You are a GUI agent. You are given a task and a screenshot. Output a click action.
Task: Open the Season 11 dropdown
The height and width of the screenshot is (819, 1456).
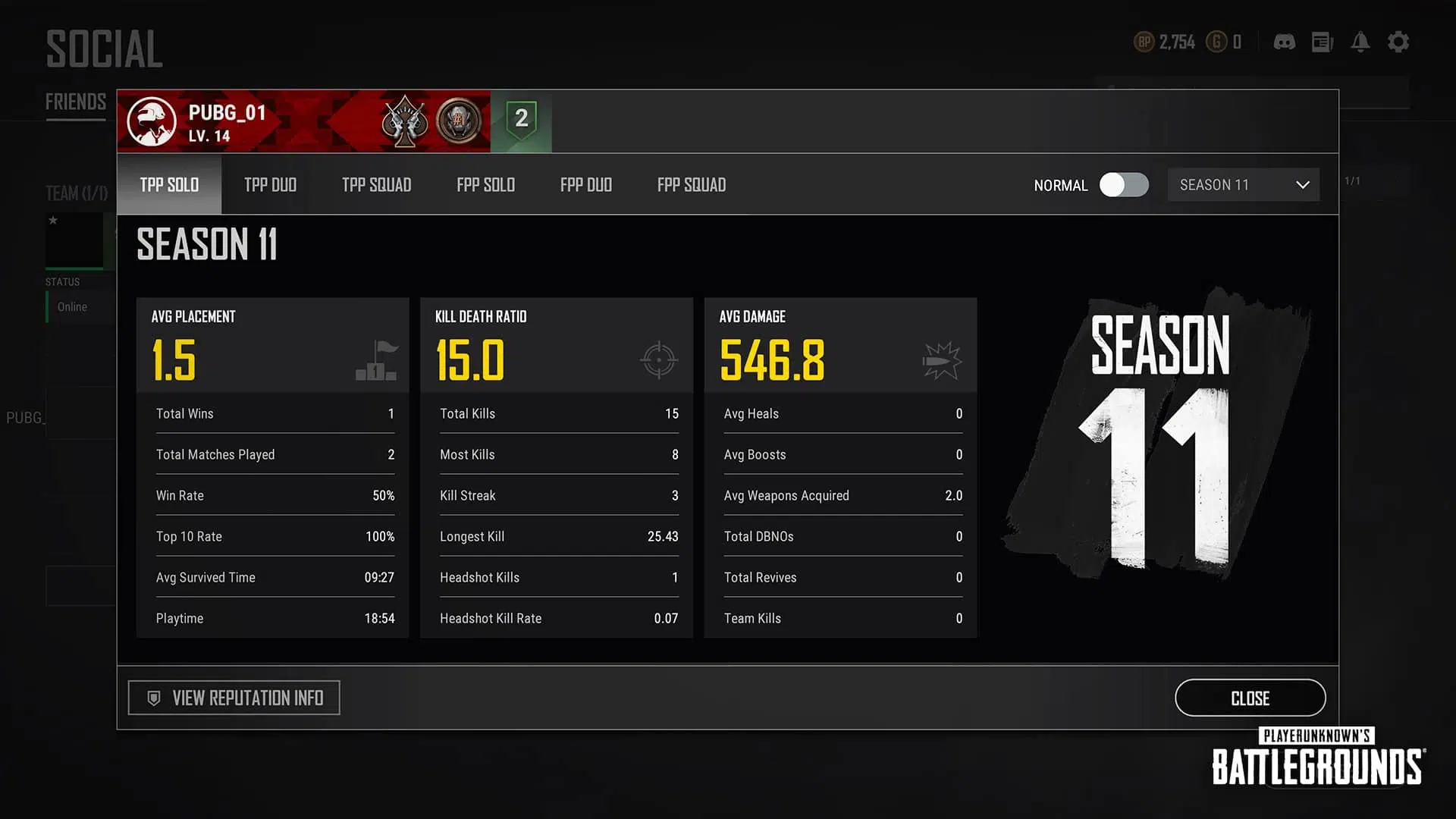pyautogui.click(x=1243, y=185)
